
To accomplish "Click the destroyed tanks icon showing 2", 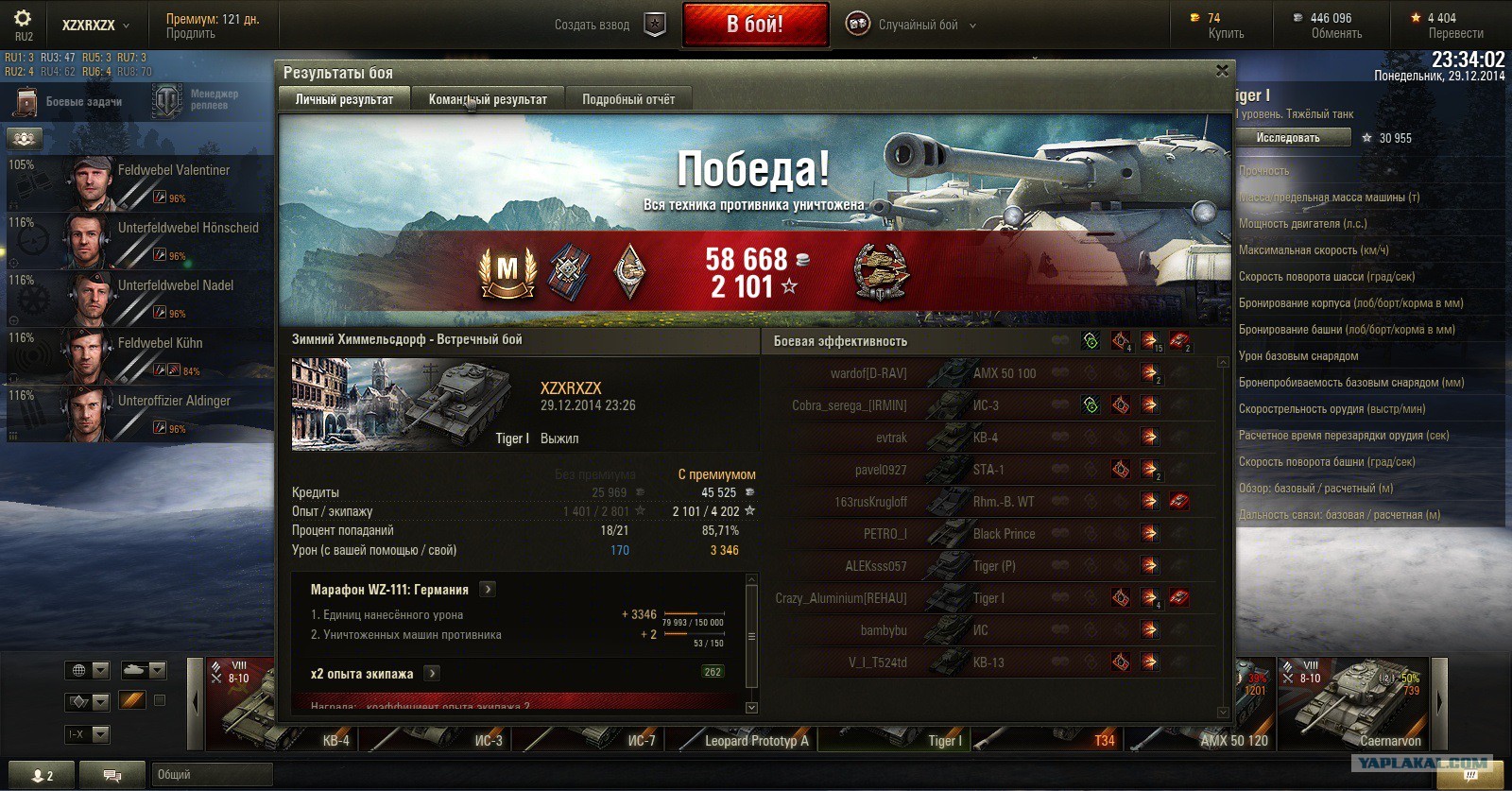I will coord(1182,340).
